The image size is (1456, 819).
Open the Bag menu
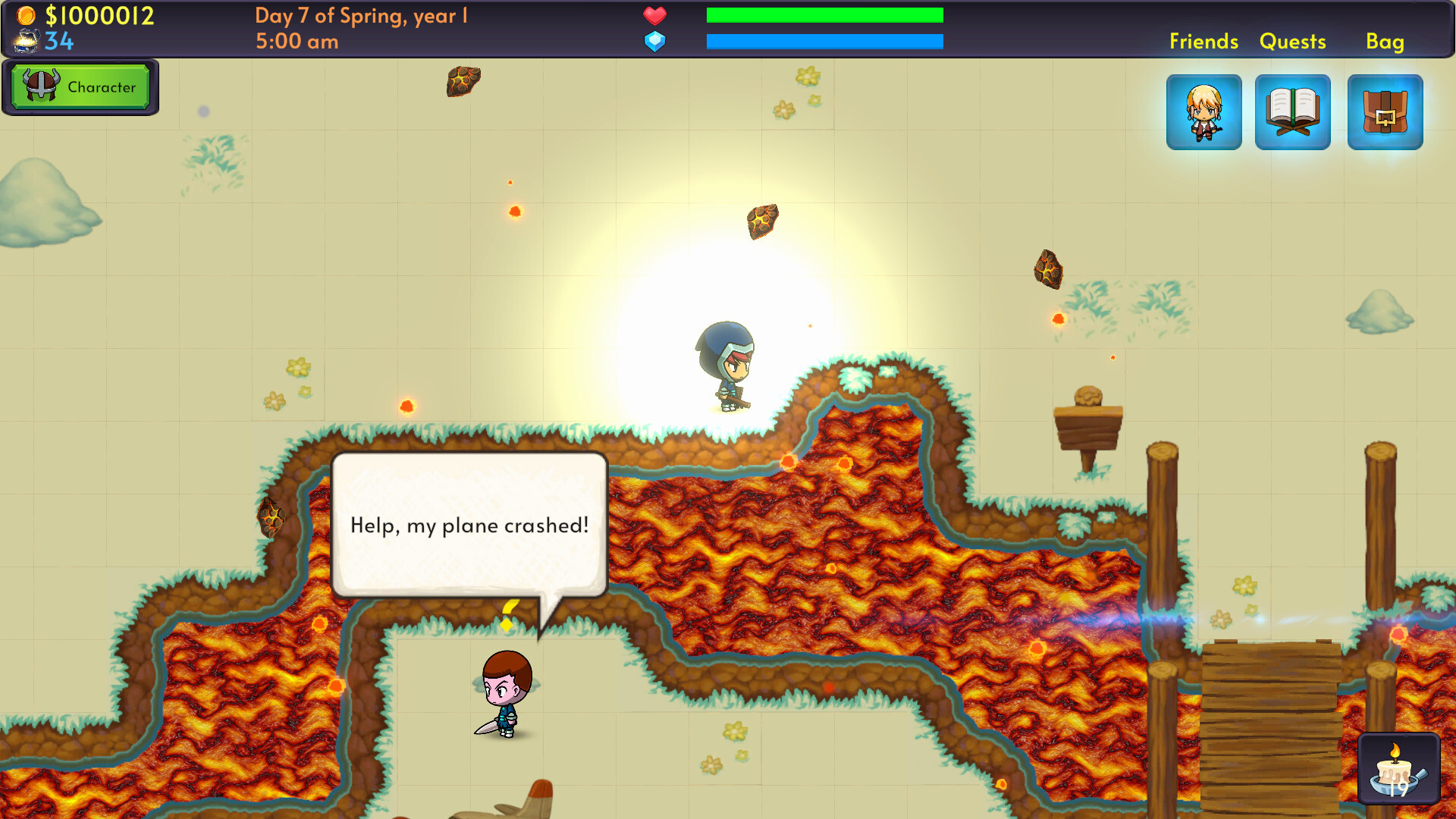[1385, 42]
